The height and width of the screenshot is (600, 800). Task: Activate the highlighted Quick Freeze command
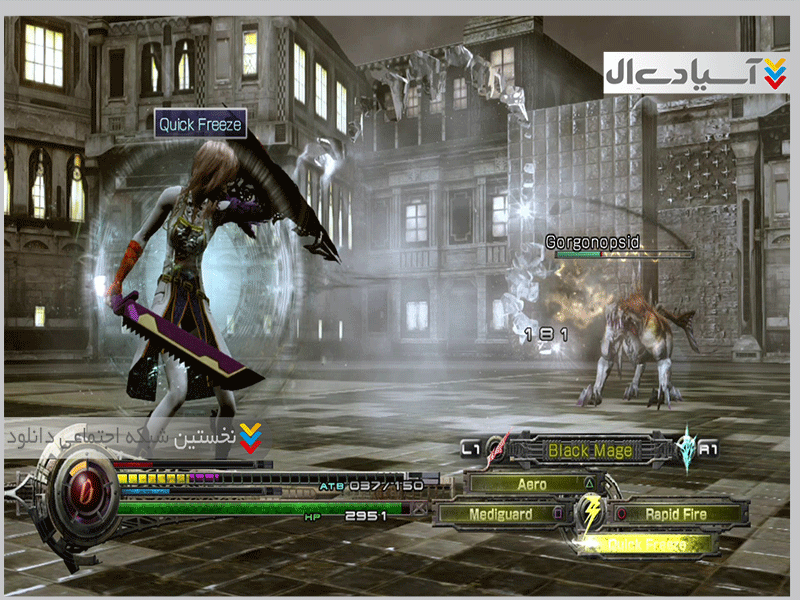click(x=648, y=545)
